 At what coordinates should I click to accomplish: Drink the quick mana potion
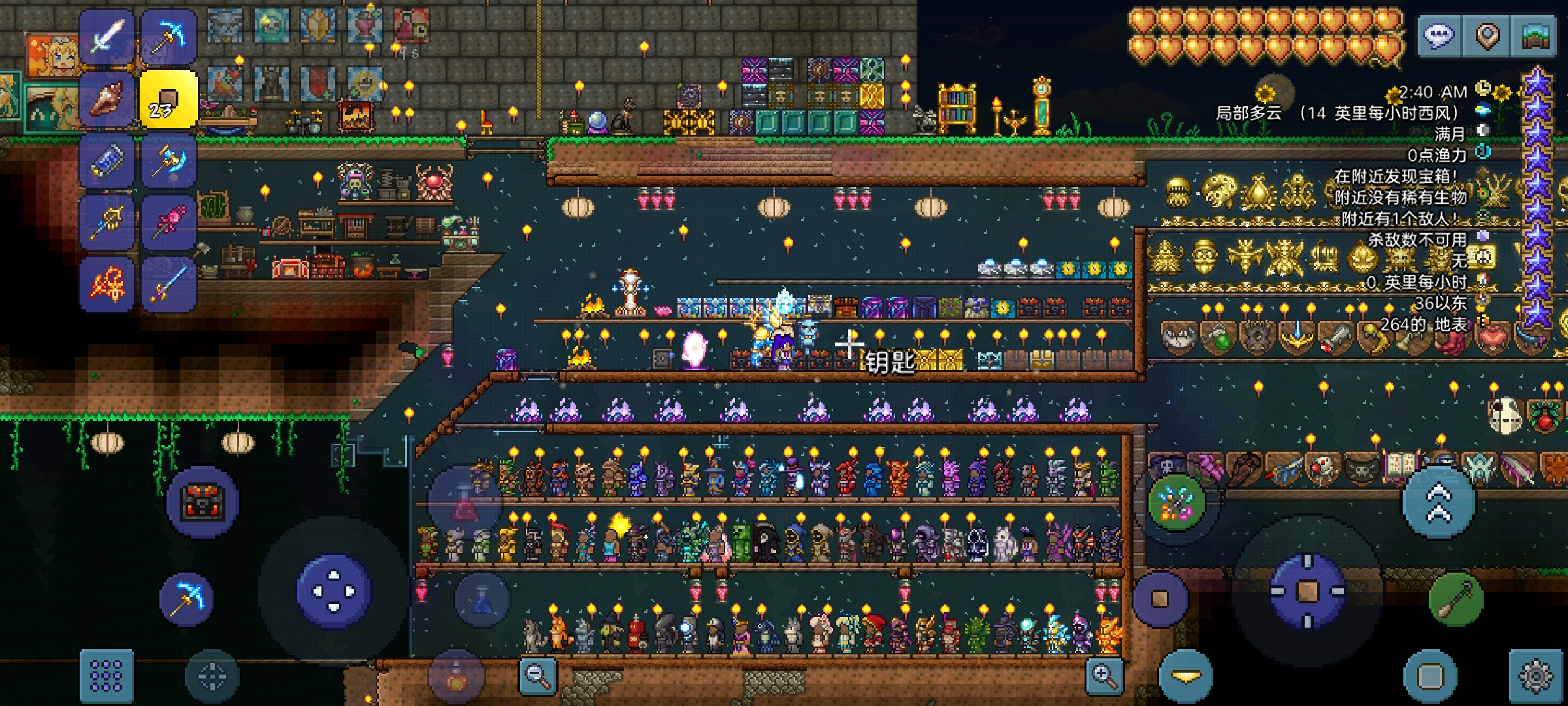[482, 599]
